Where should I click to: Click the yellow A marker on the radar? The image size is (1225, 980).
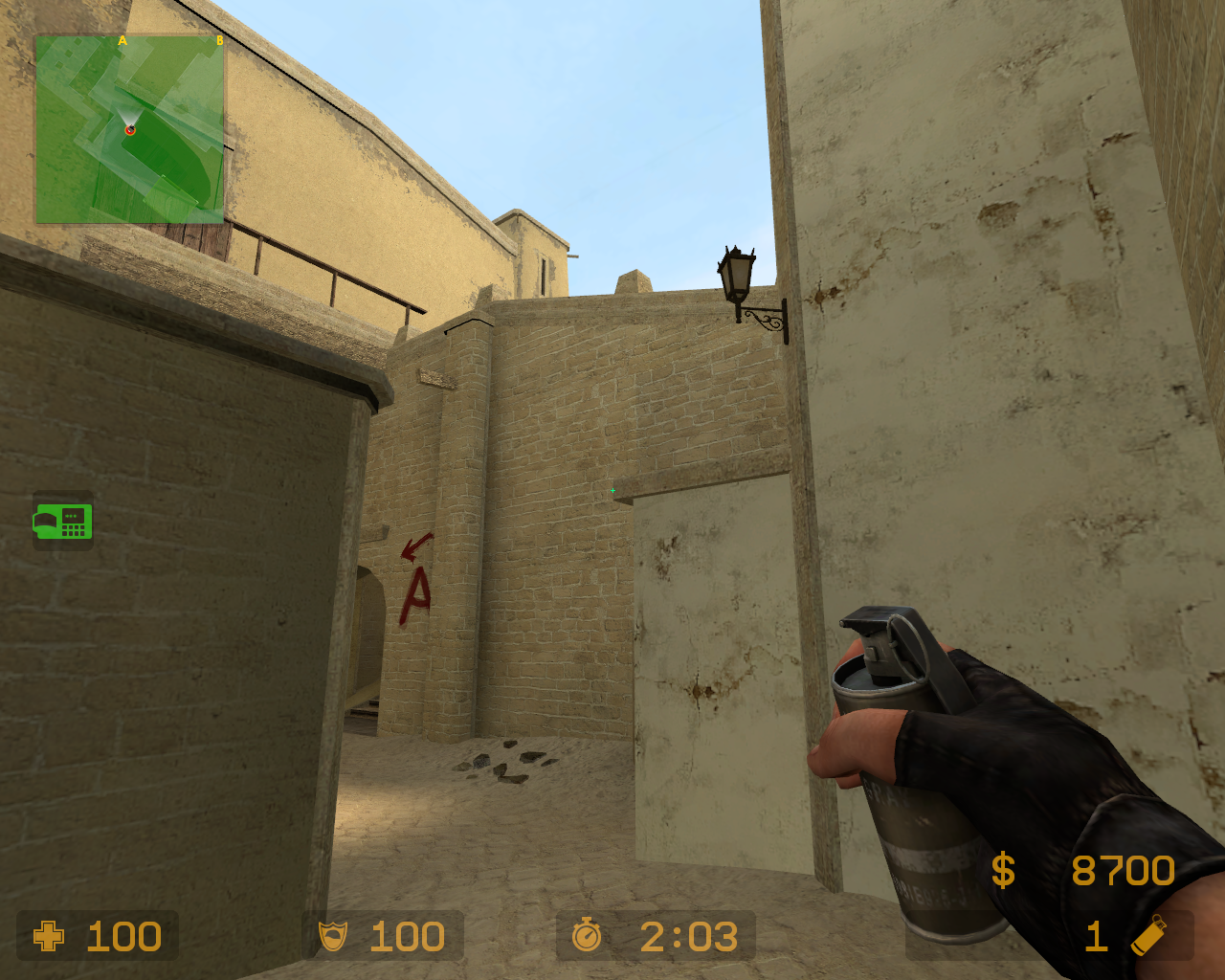[122, 41]
